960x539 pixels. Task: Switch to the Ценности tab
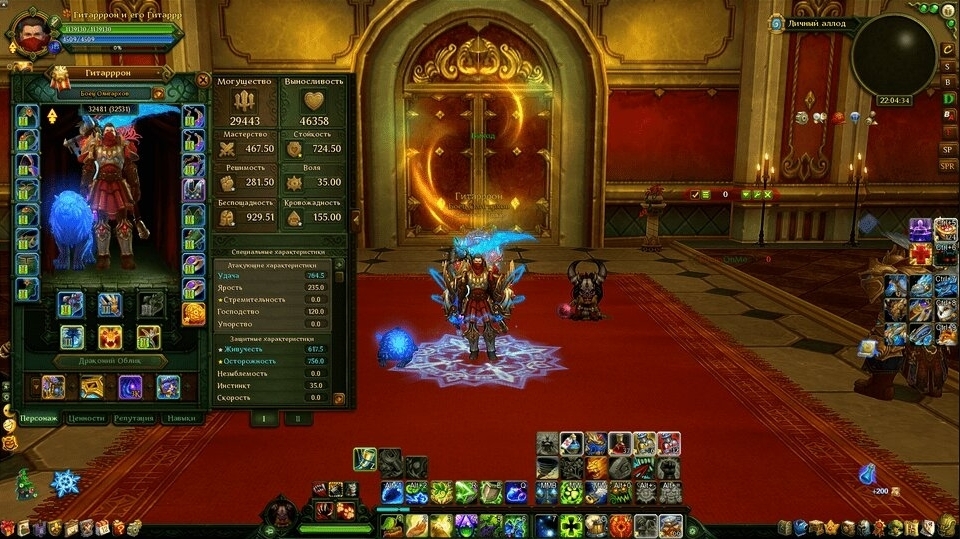coord(85,418)
